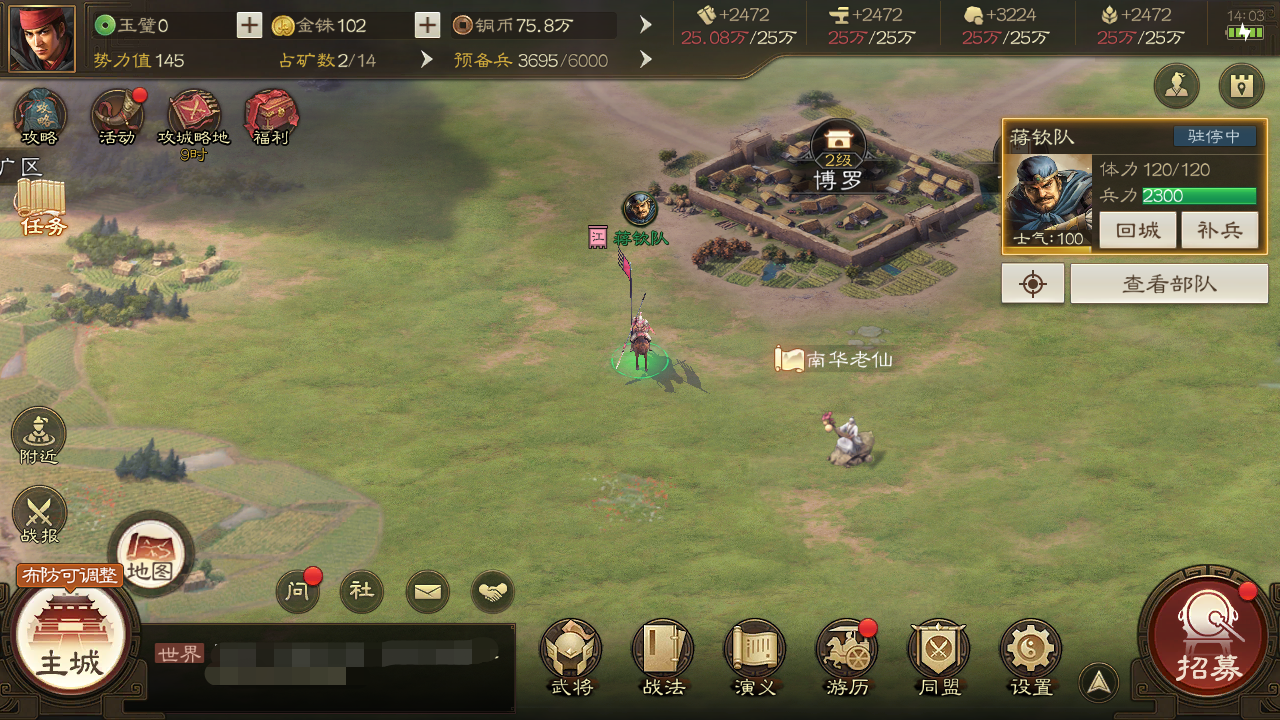
Task: Open the mail envelope icon
Action: click(x=427, y=592)
